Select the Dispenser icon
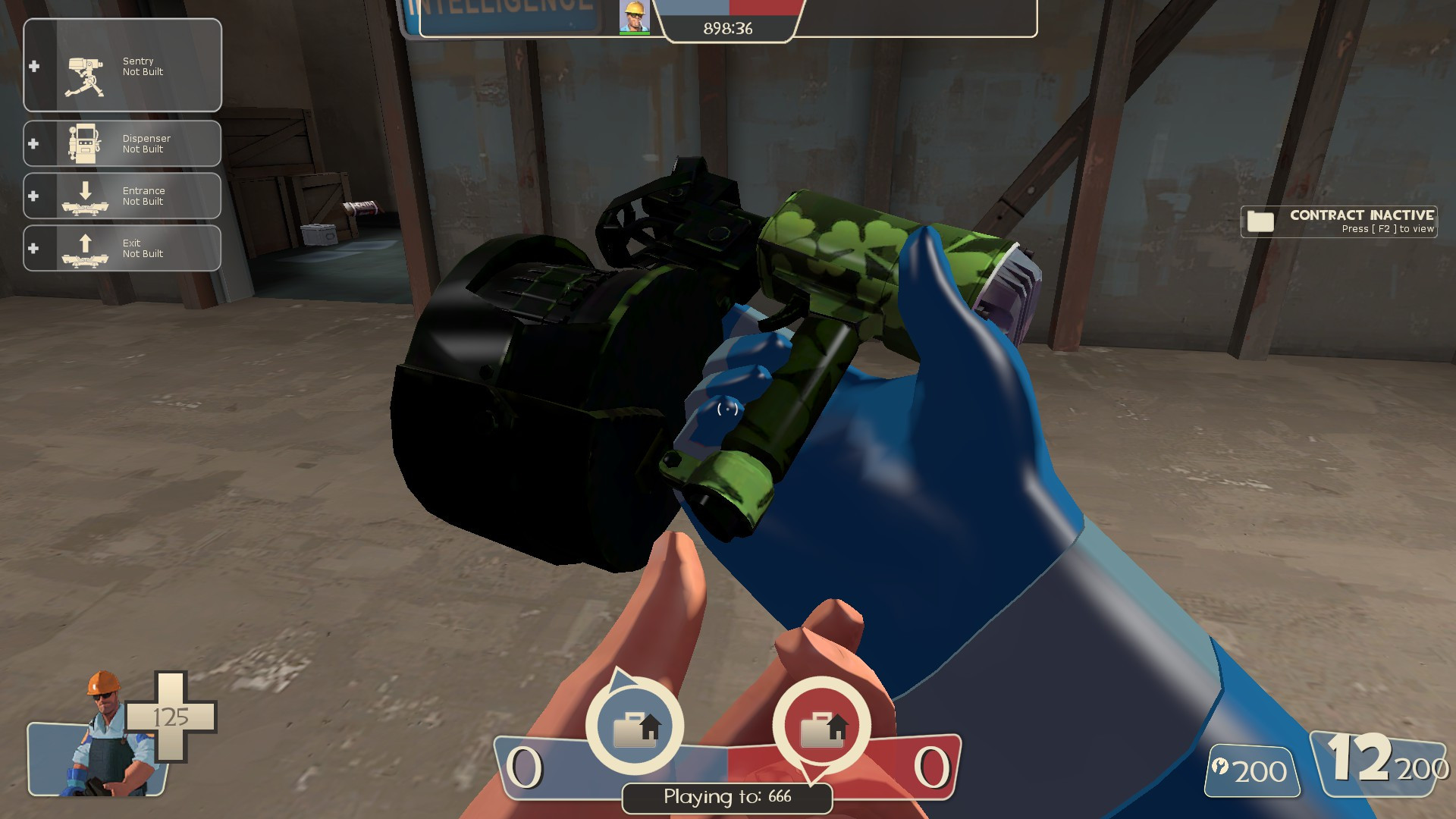This screenshot has height=819, width=1456. 85,143
